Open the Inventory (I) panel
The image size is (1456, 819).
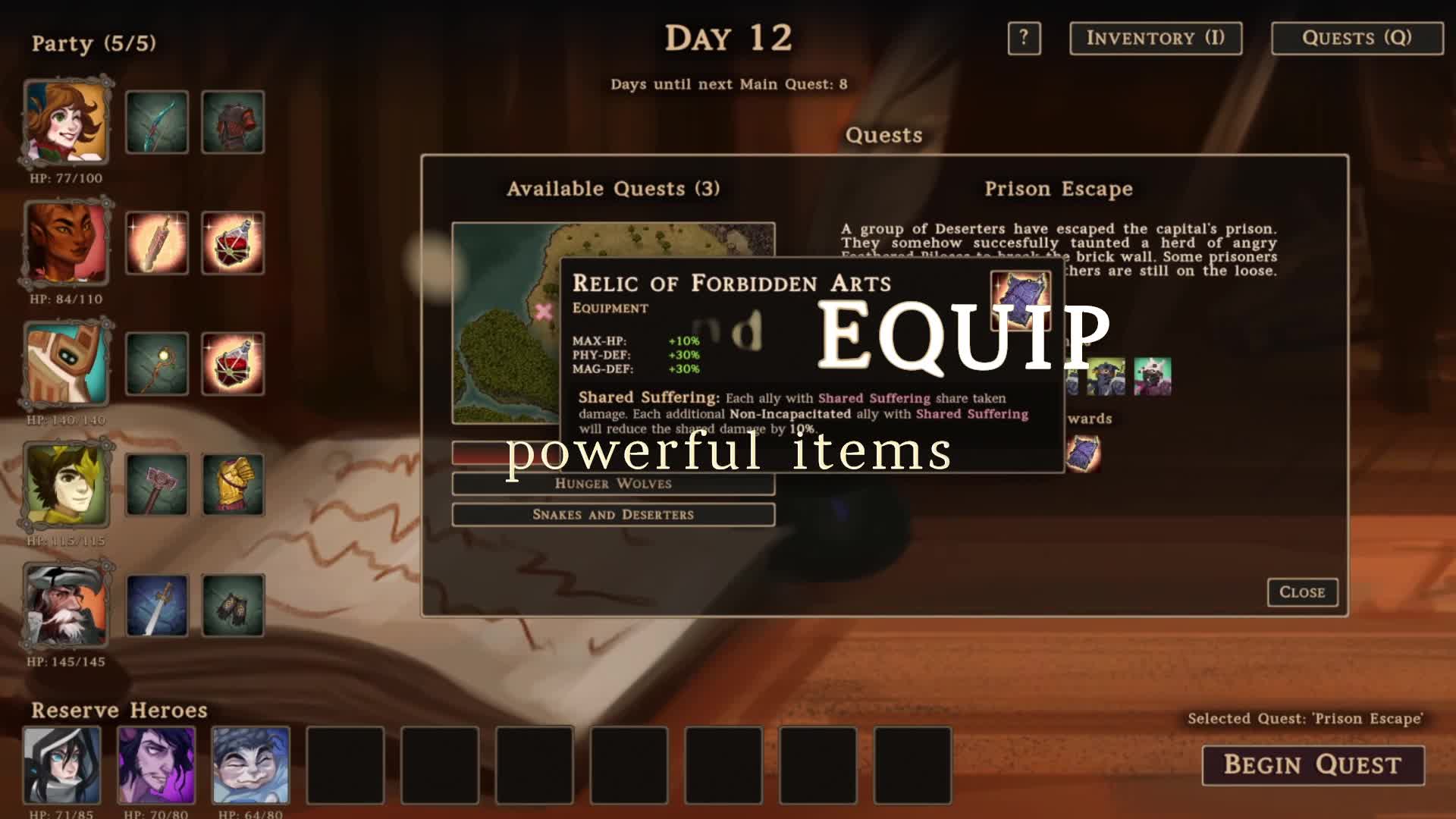(x=1155, y=38)
